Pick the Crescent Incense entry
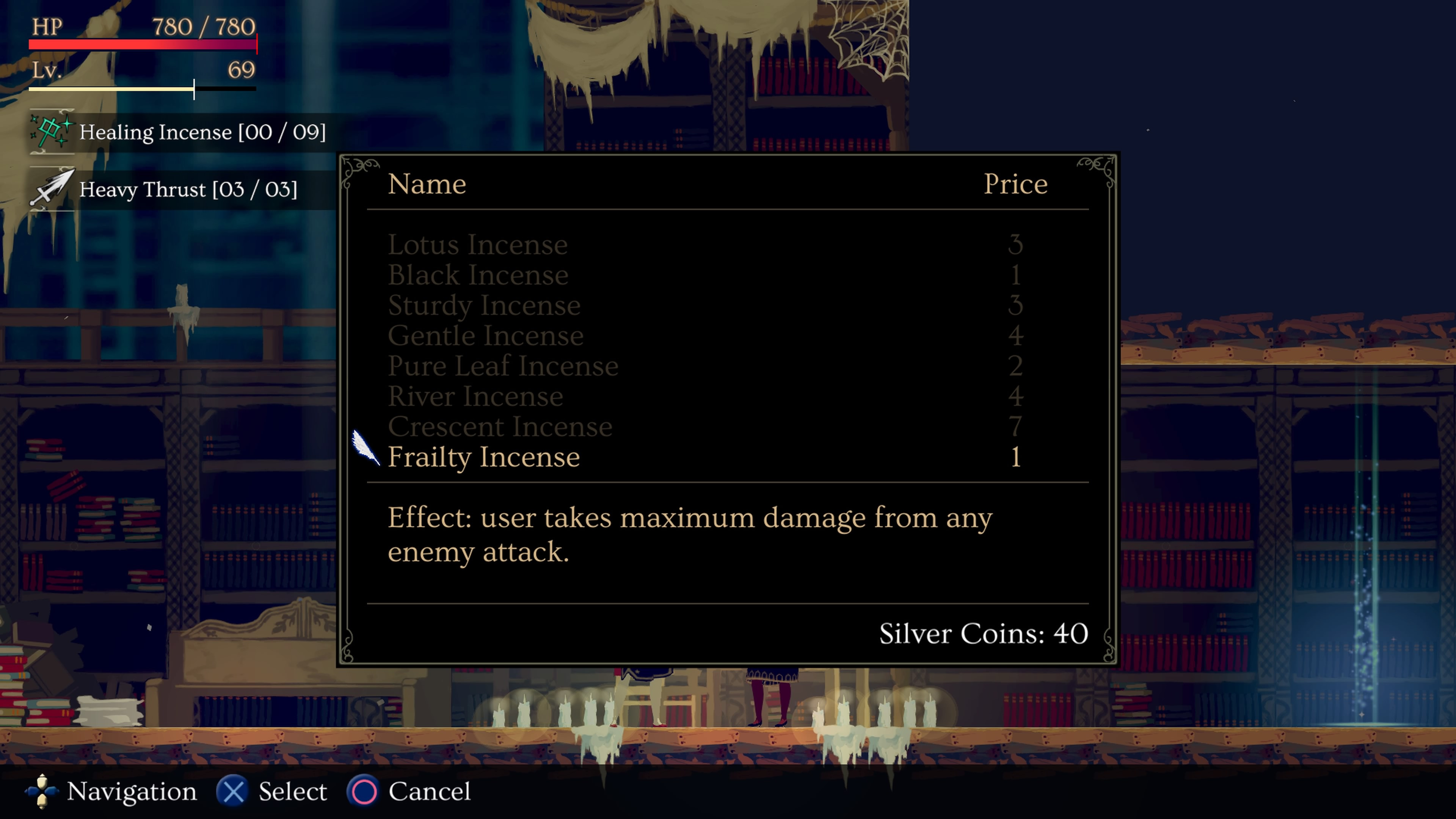 (500, 427)
